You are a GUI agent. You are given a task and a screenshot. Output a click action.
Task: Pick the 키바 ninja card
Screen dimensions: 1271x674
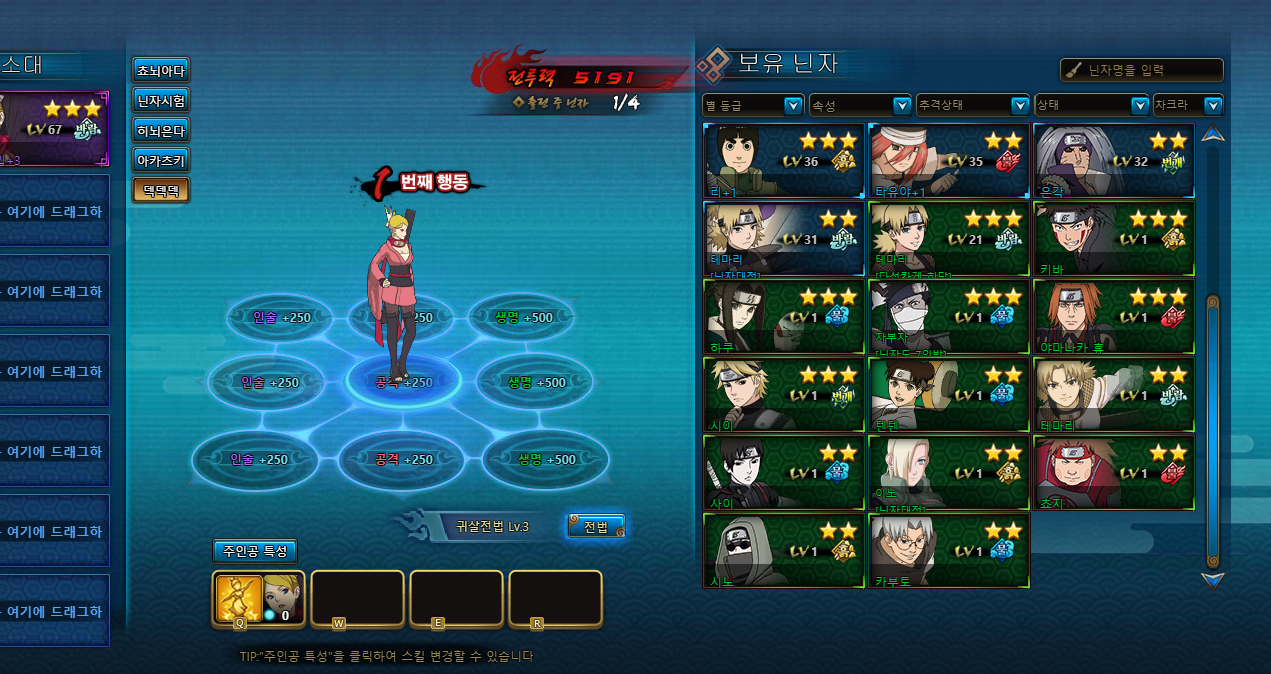coord(1113,238)
